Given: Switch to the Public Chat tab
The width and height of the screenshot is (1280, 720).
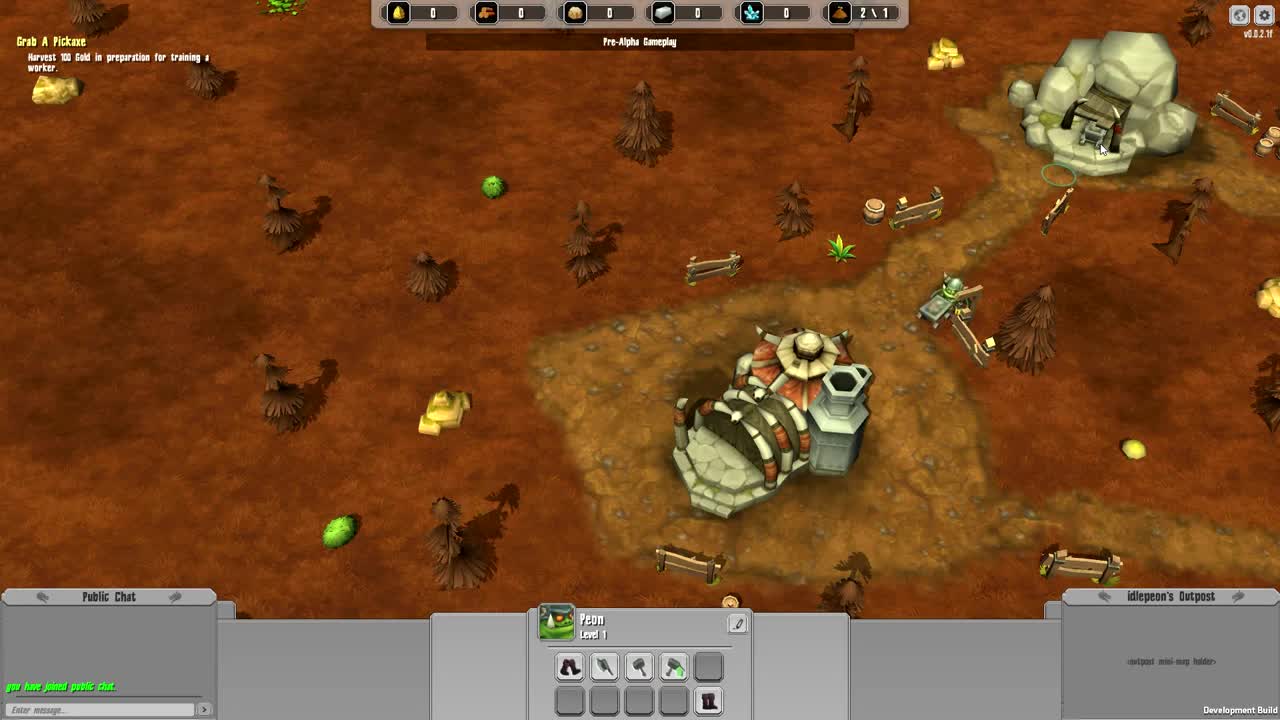Looking at the screenshot, I should click(108, 596).
